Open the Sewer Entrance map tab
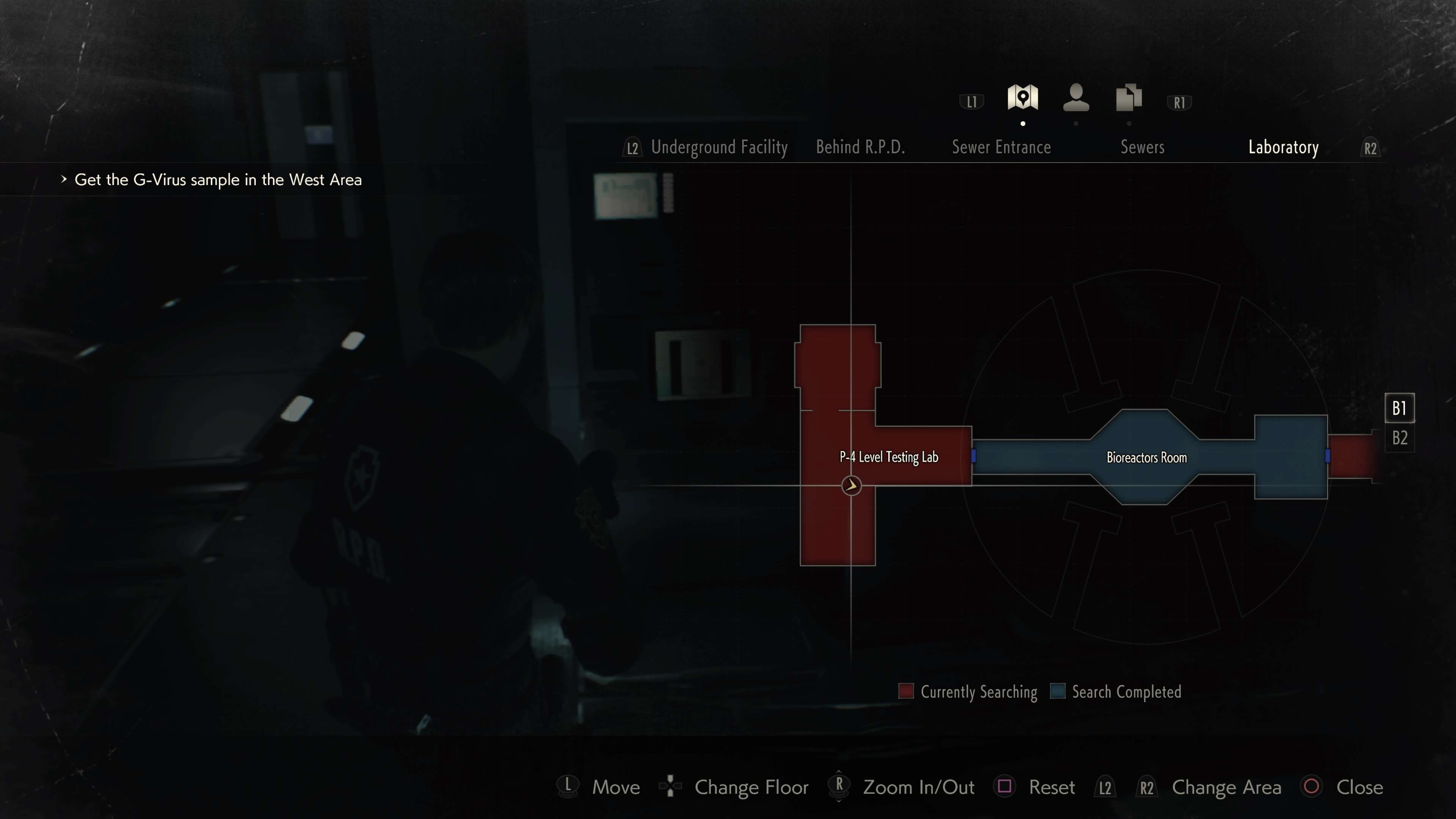1456x819 pixels. click(x=1001, y=147)
